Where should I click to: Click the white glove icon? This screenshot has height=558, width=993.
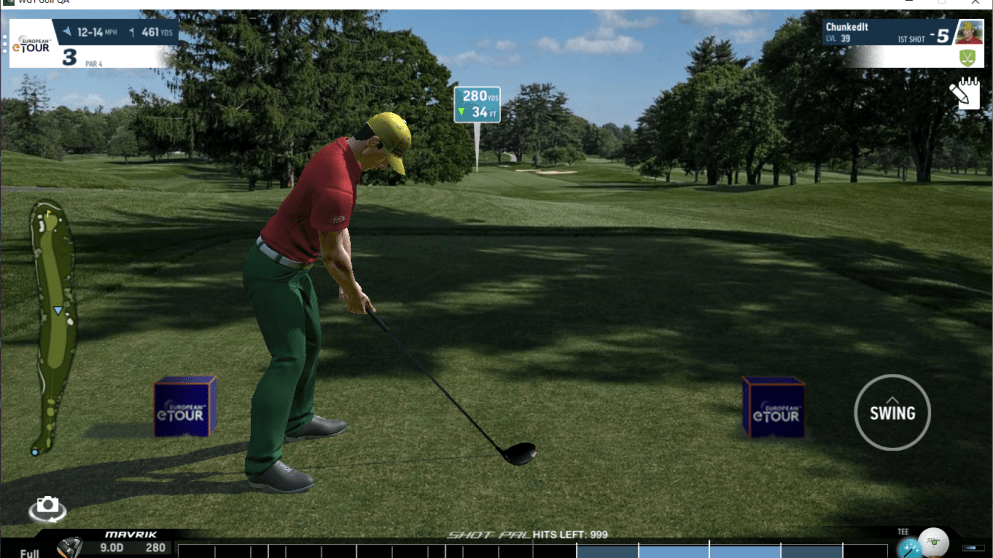tap(964, 94)
